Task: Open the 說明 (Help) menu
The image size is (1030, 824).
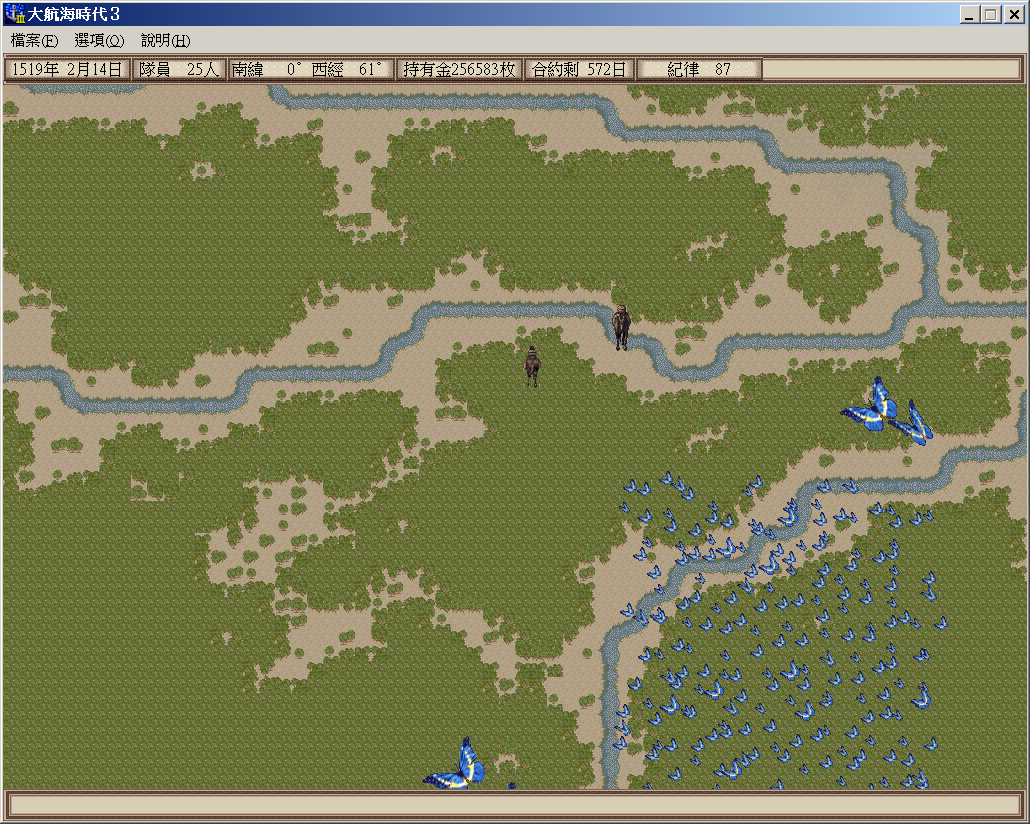Action: 165,41
